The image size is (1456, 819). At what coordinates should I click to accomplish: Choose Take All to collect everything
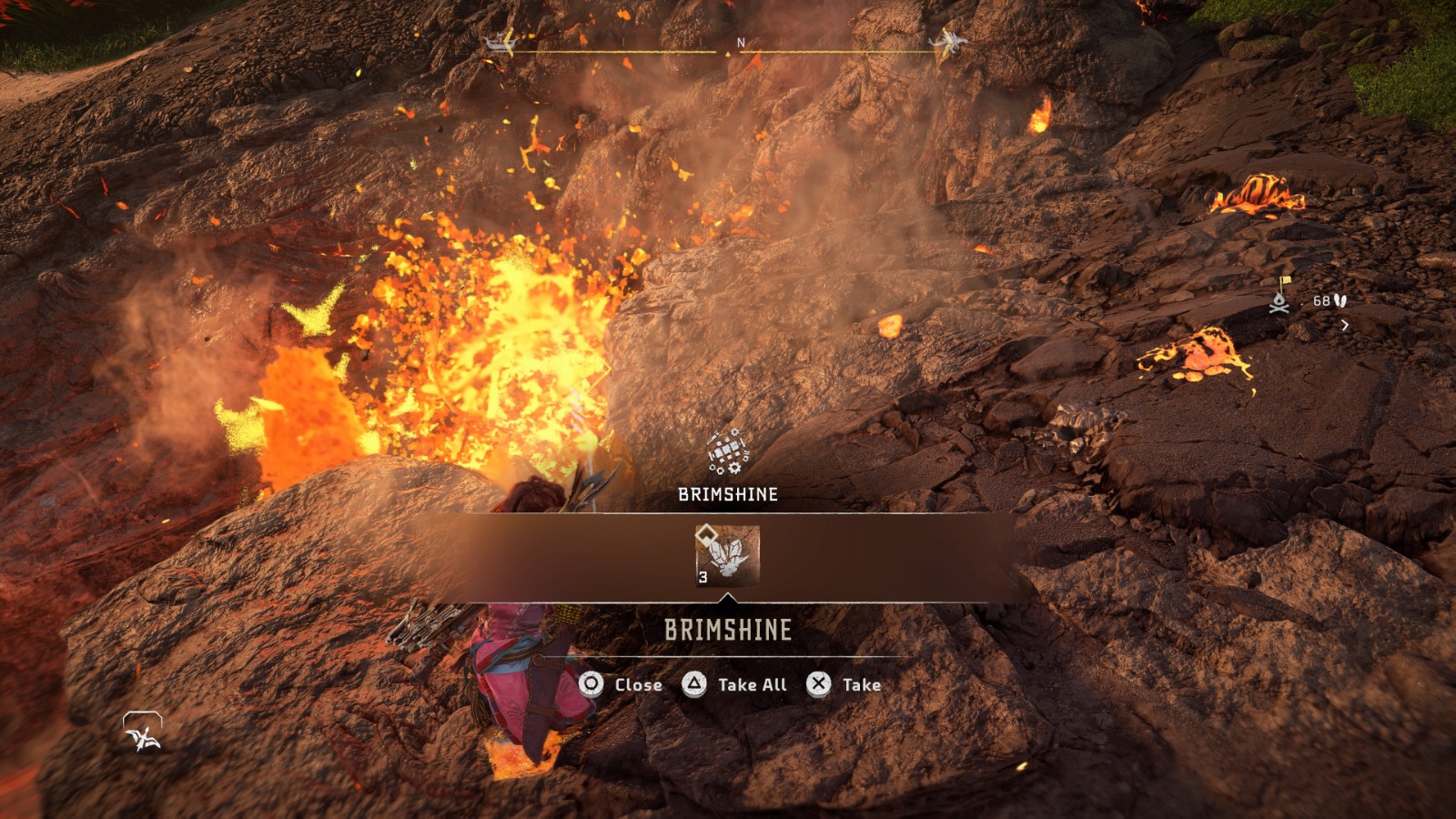point(751,684)
